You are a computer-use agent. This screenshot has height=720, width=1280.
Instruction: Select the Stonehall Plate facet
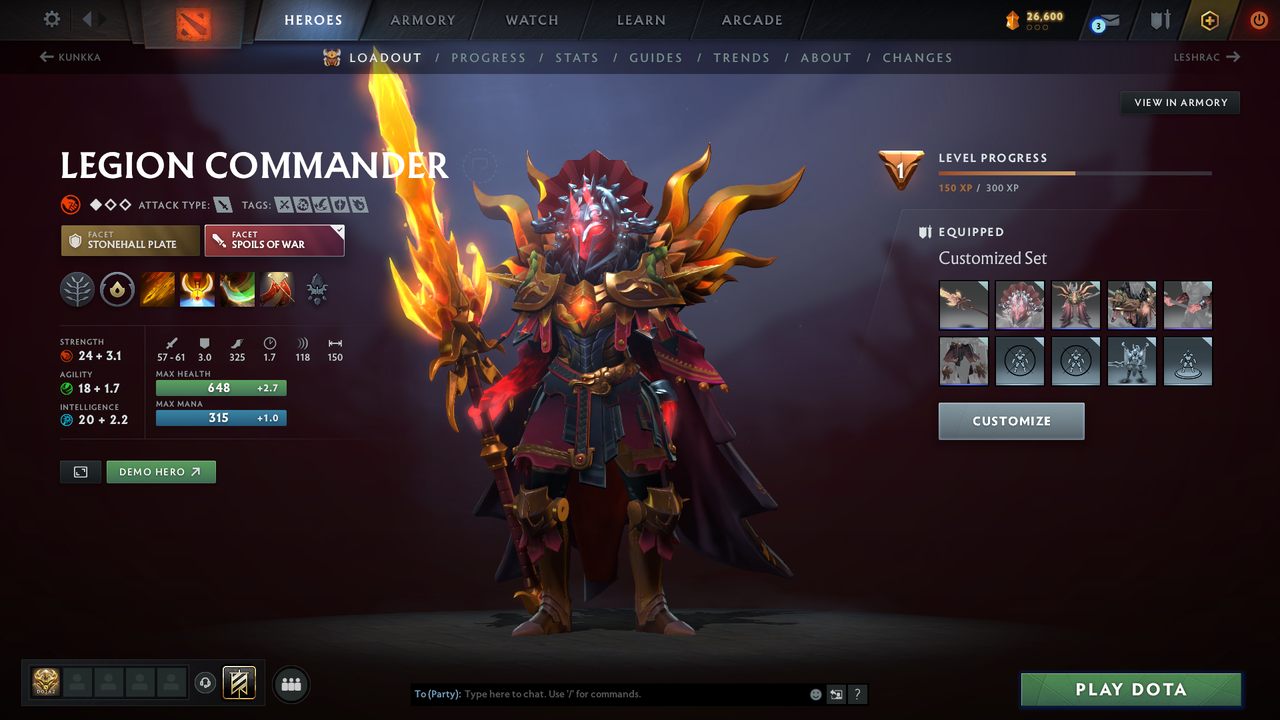click(x=129, y=240)
